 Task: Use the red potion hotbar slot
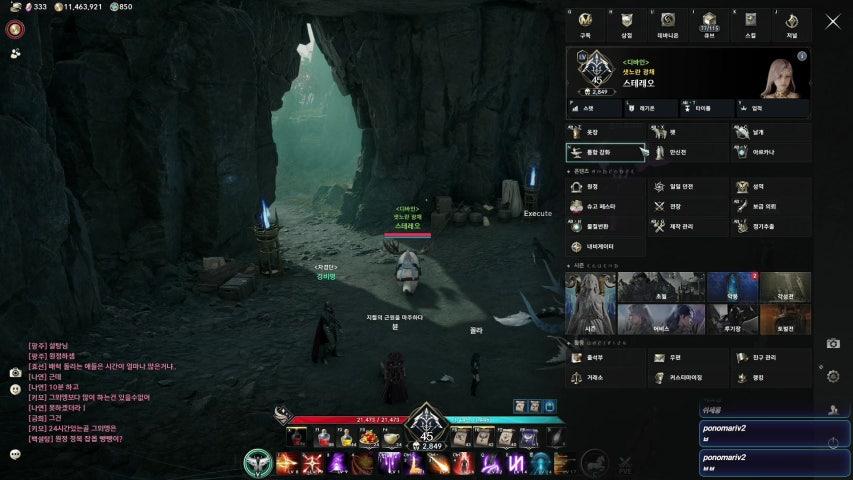[321, 437]
